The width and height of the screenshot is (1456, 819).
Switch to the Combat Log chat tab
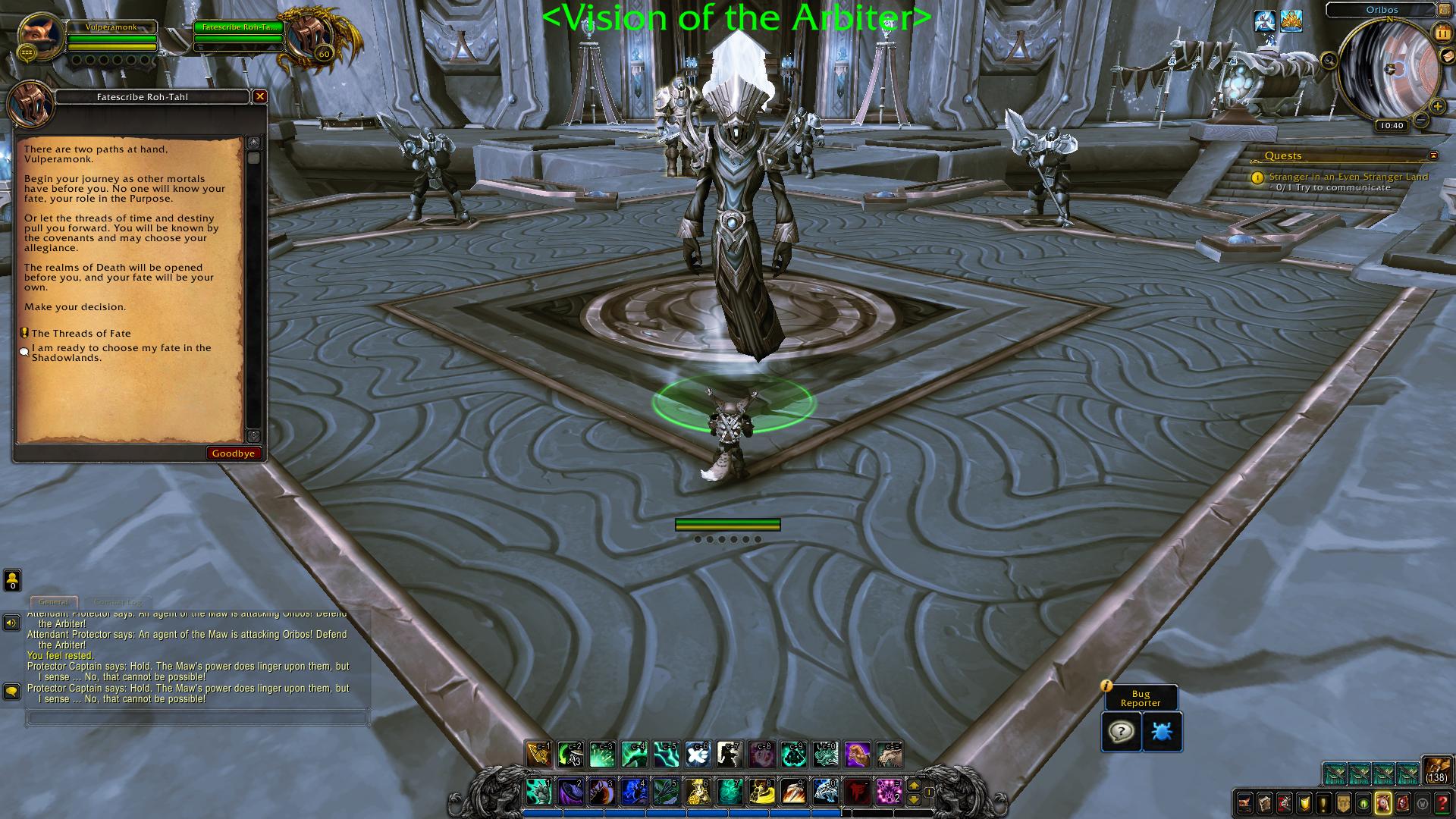pos(118,601)
